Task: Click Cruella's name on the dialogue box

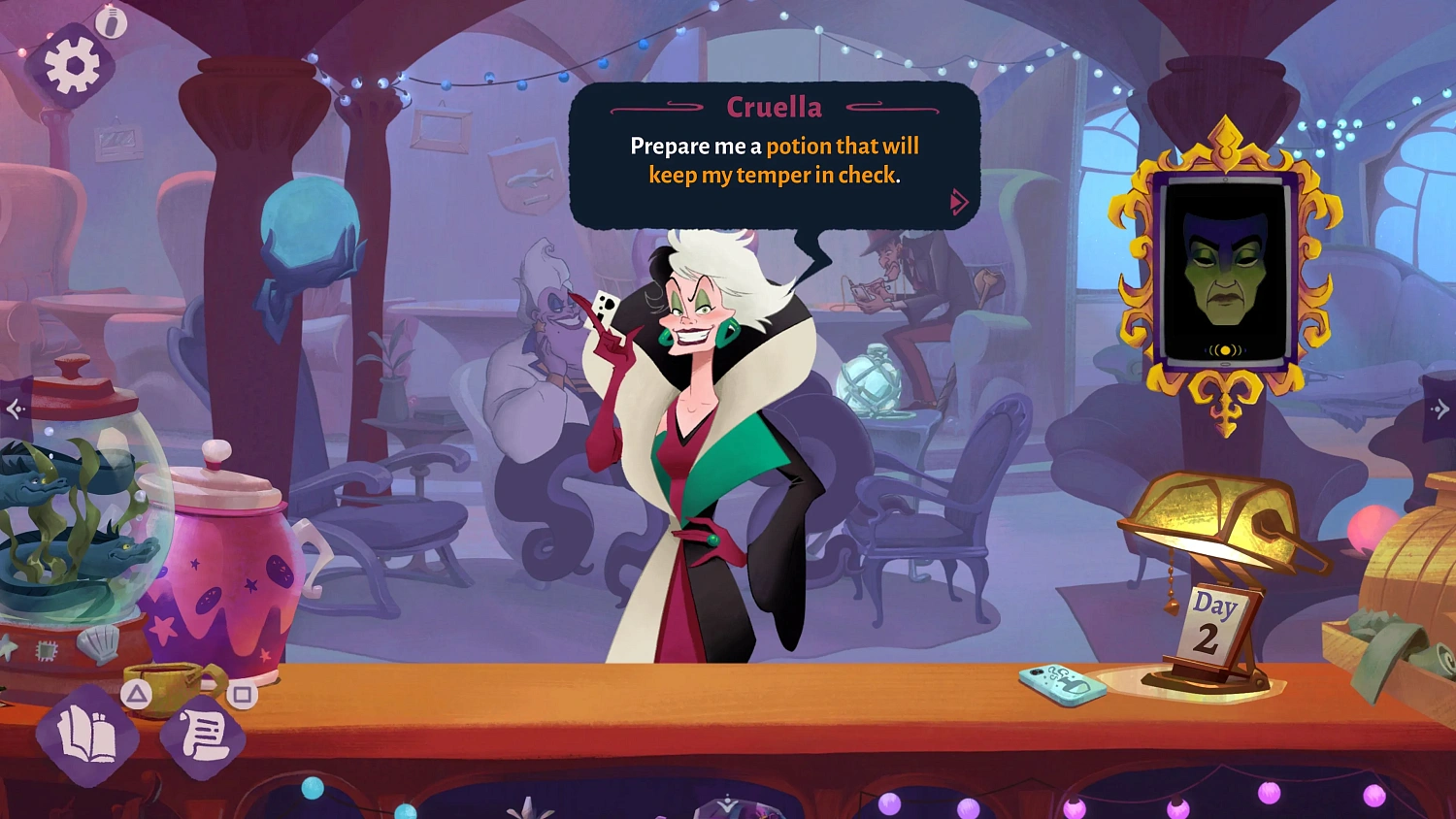Action: [775, 108]
